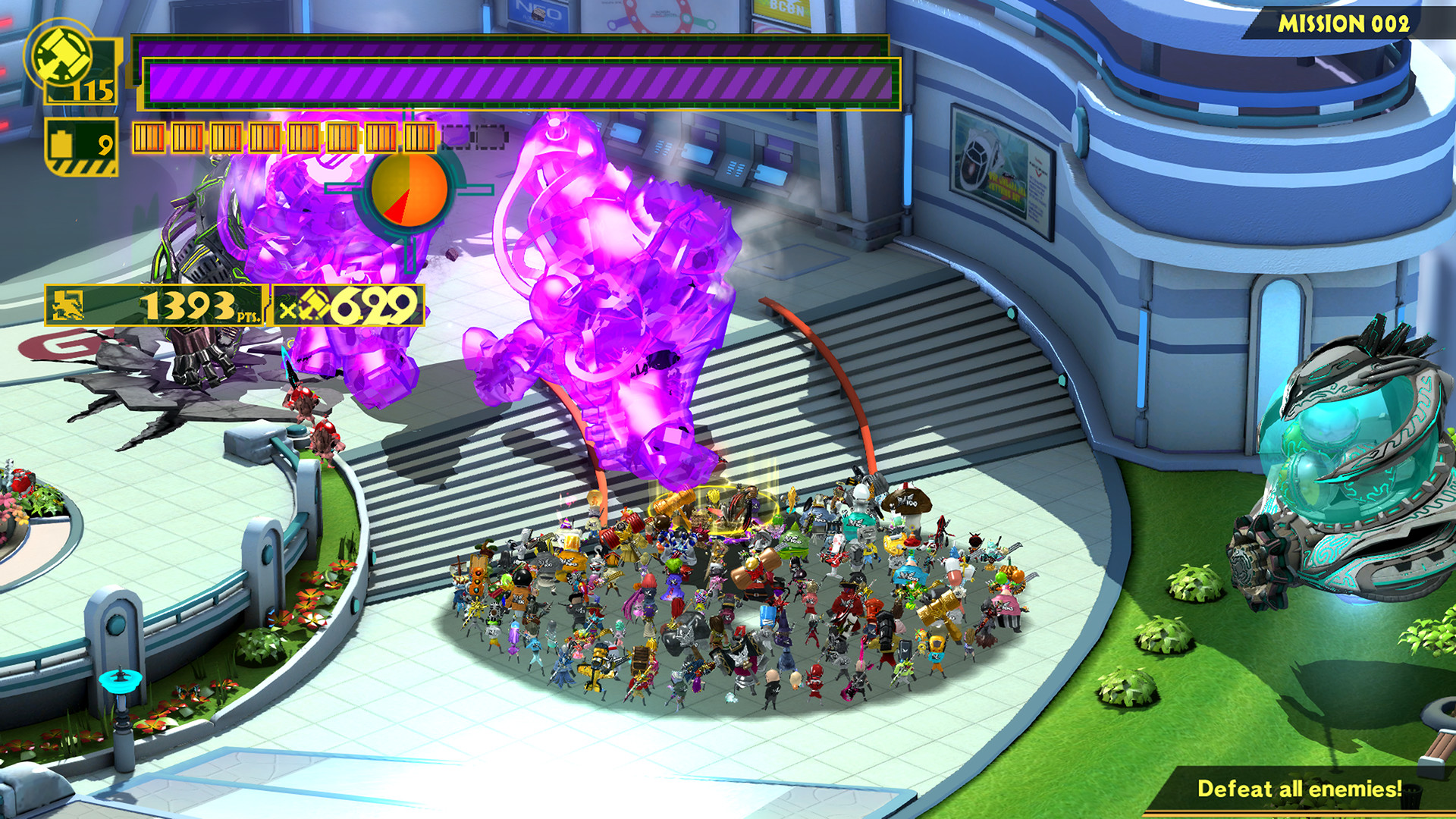Select the first orange battery segment
This screenshot has width=1456, height=819.
pos(148,136)
